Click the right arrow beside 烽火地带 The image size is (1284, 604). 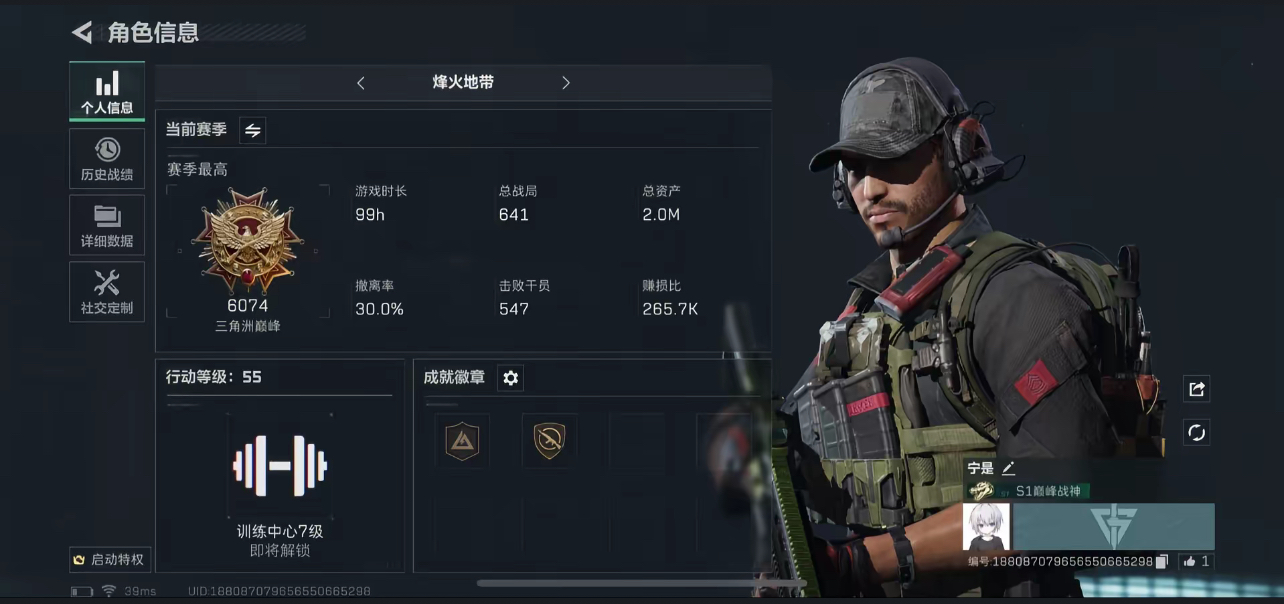click(x=566, y=83)
